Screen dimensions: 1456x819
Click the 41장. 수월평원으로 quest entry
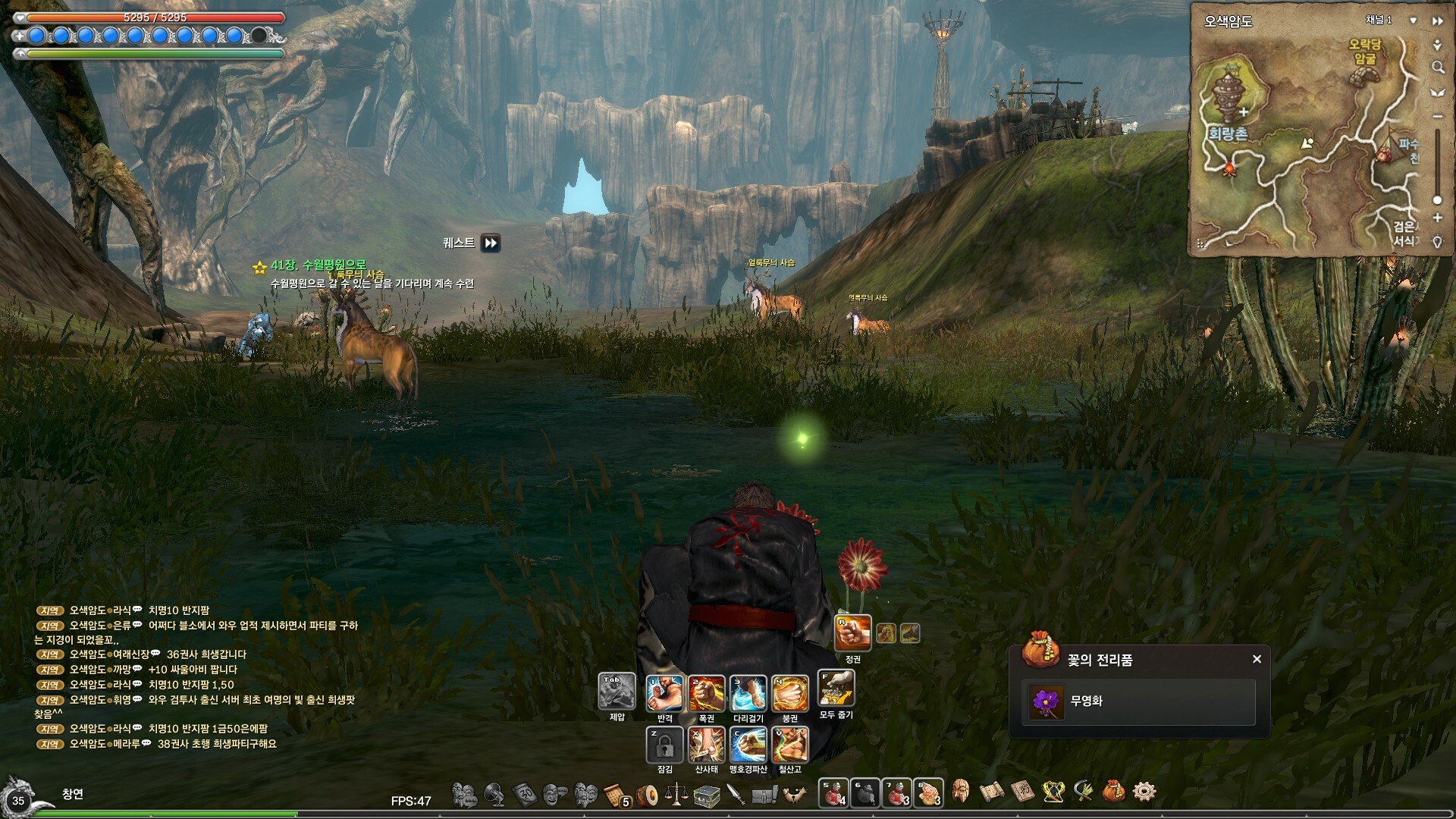coord(318,265)
